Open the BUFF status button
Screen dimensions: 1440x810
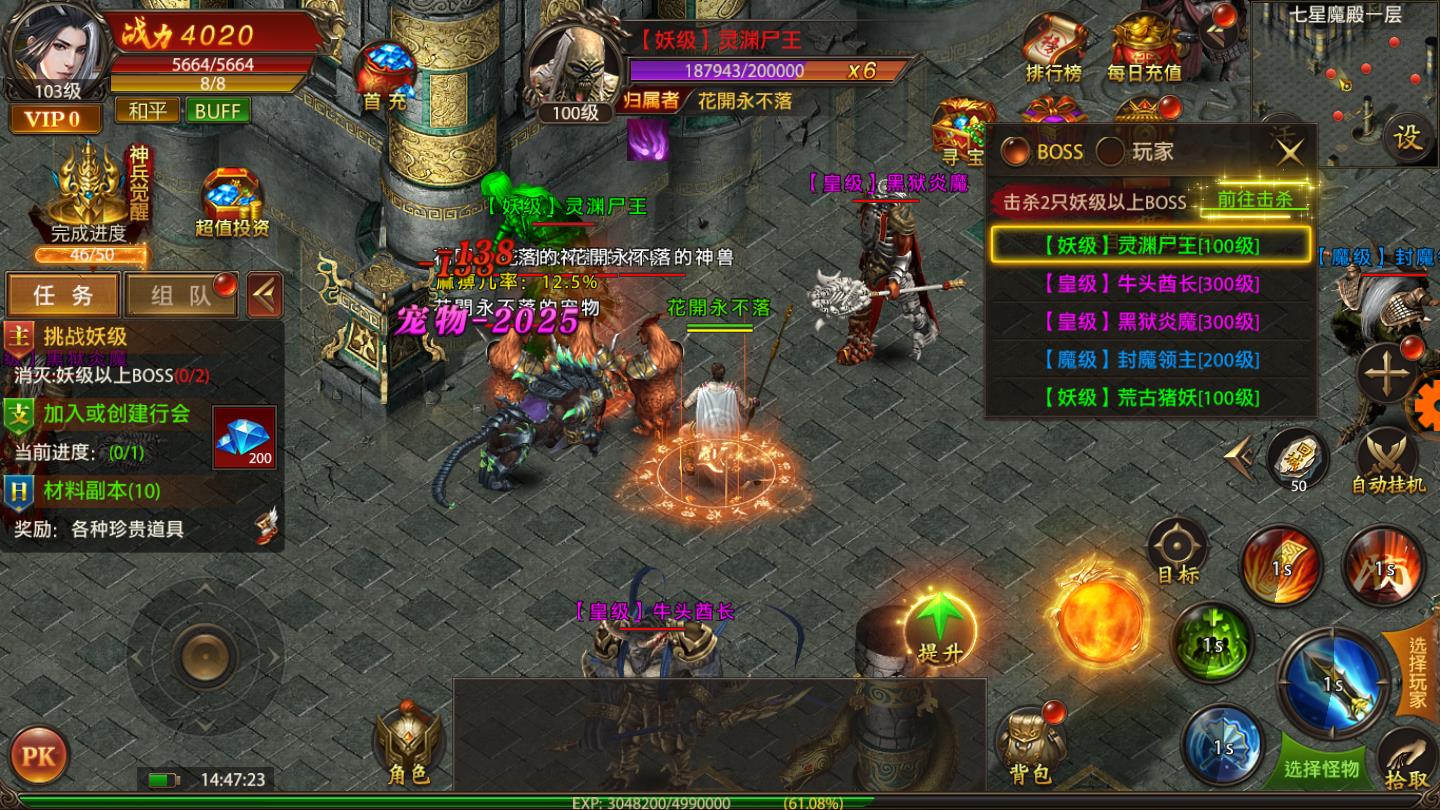point(217,111)
